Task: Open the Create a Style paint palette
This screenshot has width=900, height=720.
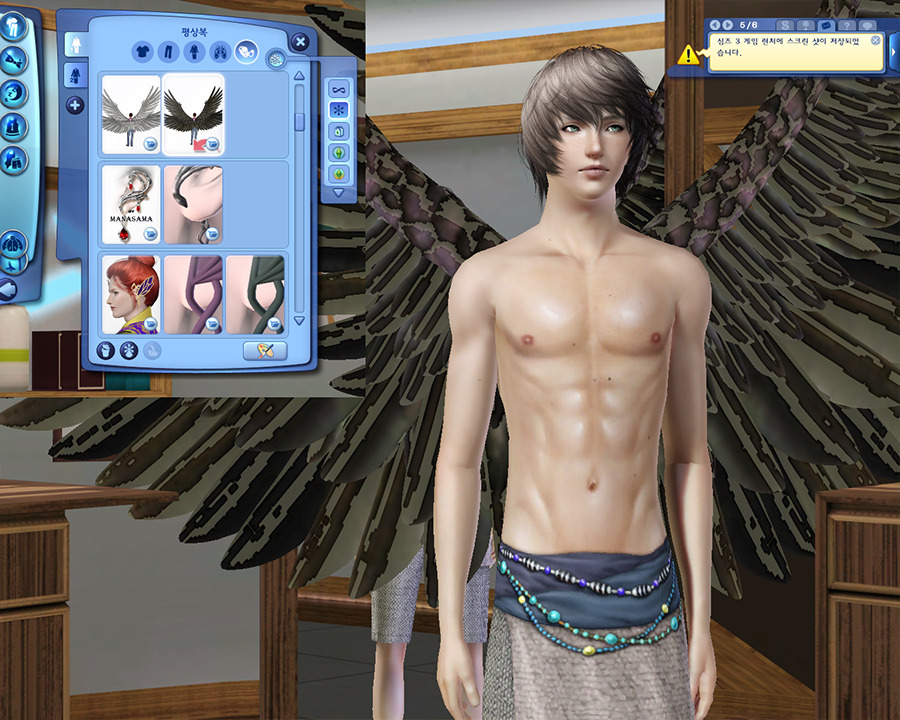Action: (x=265, y=350)
